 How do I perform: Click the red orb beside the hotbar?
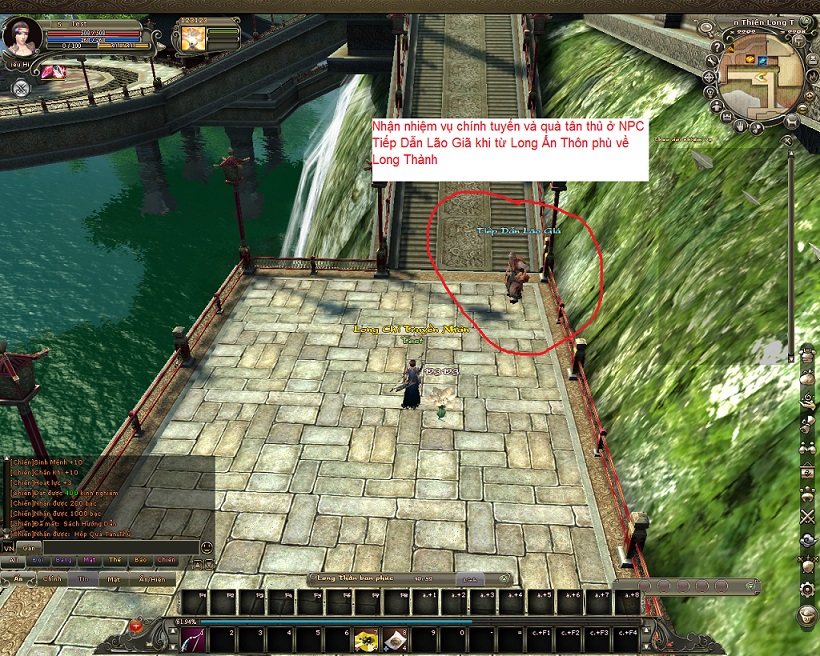tap(137, 626)
